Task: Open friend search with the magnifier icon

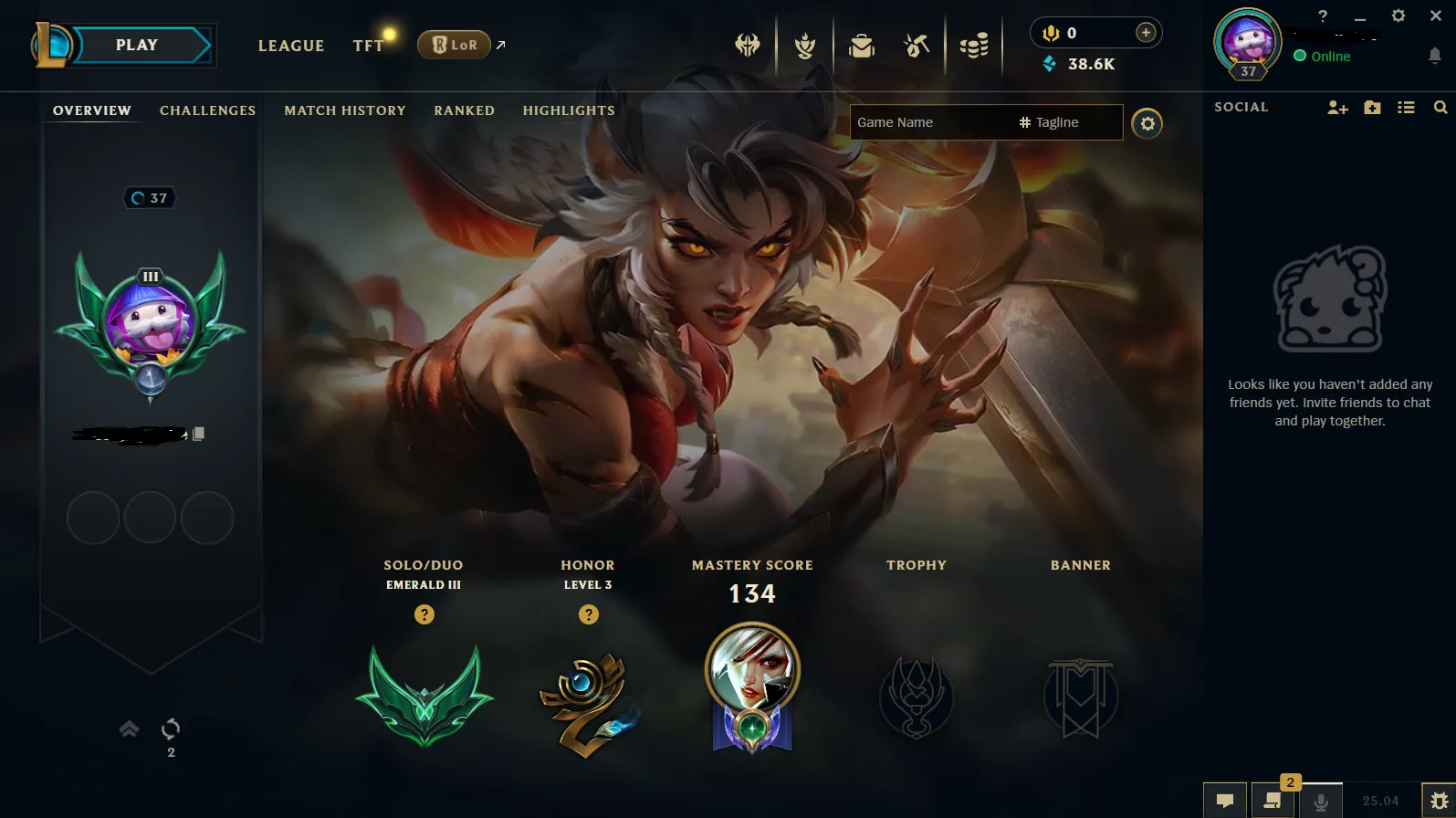Action: pyautogui.click(x=1440, y=107)
